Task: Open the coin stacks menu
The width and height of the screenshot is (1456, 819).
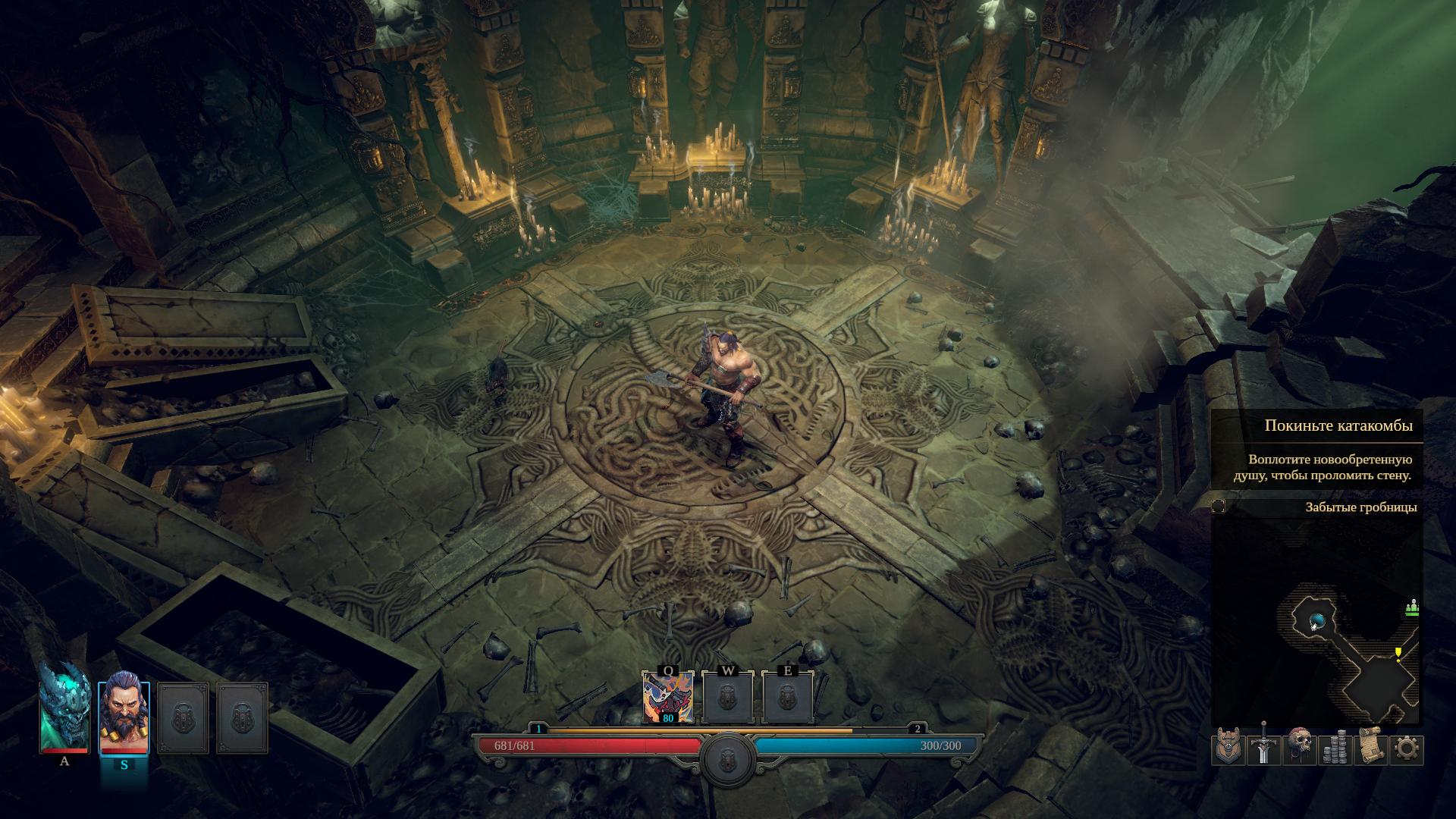Action: coord(1335,748)
